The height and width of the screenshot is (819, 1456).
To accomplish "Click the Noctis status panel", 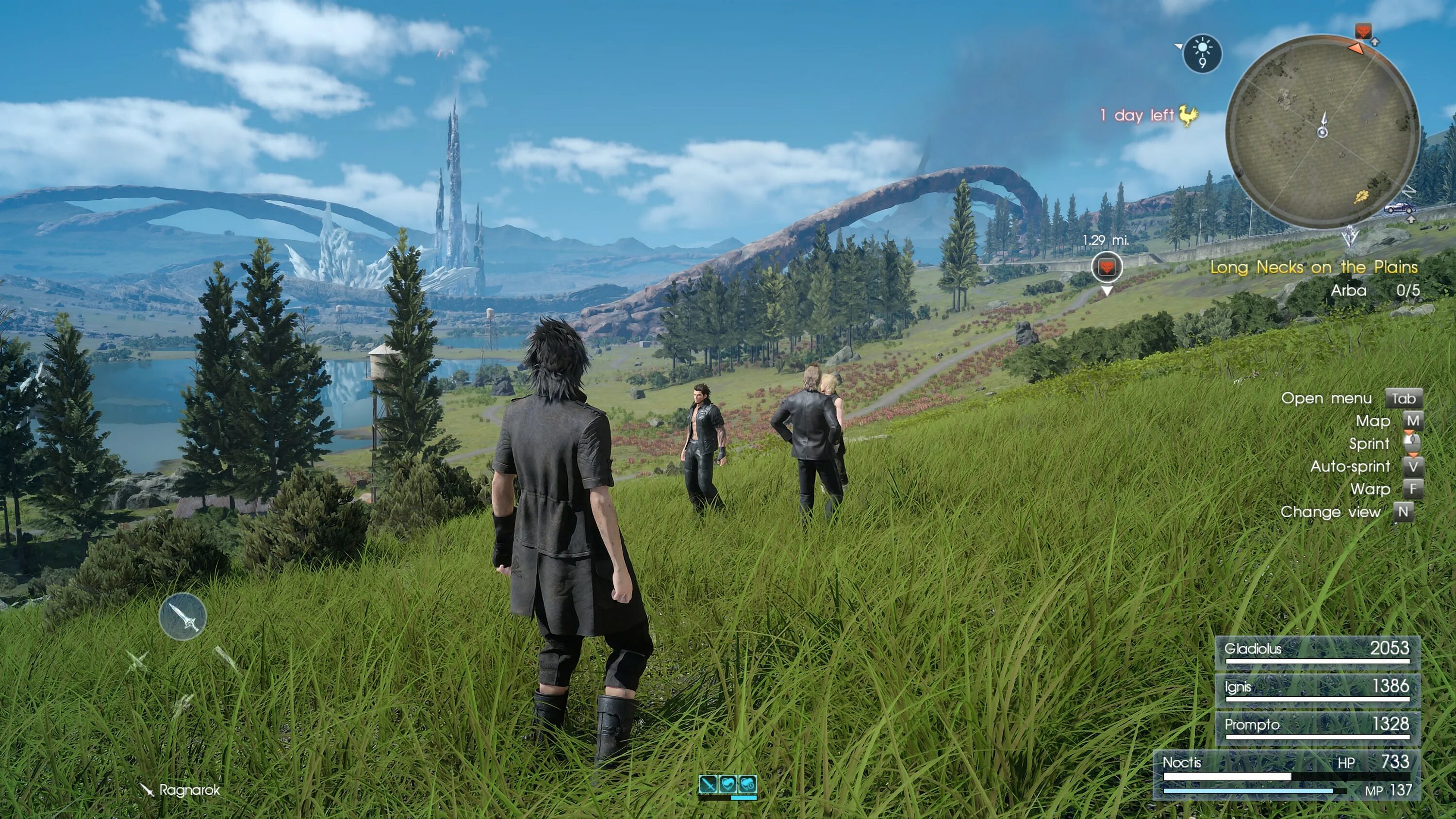I will 1287,775.
